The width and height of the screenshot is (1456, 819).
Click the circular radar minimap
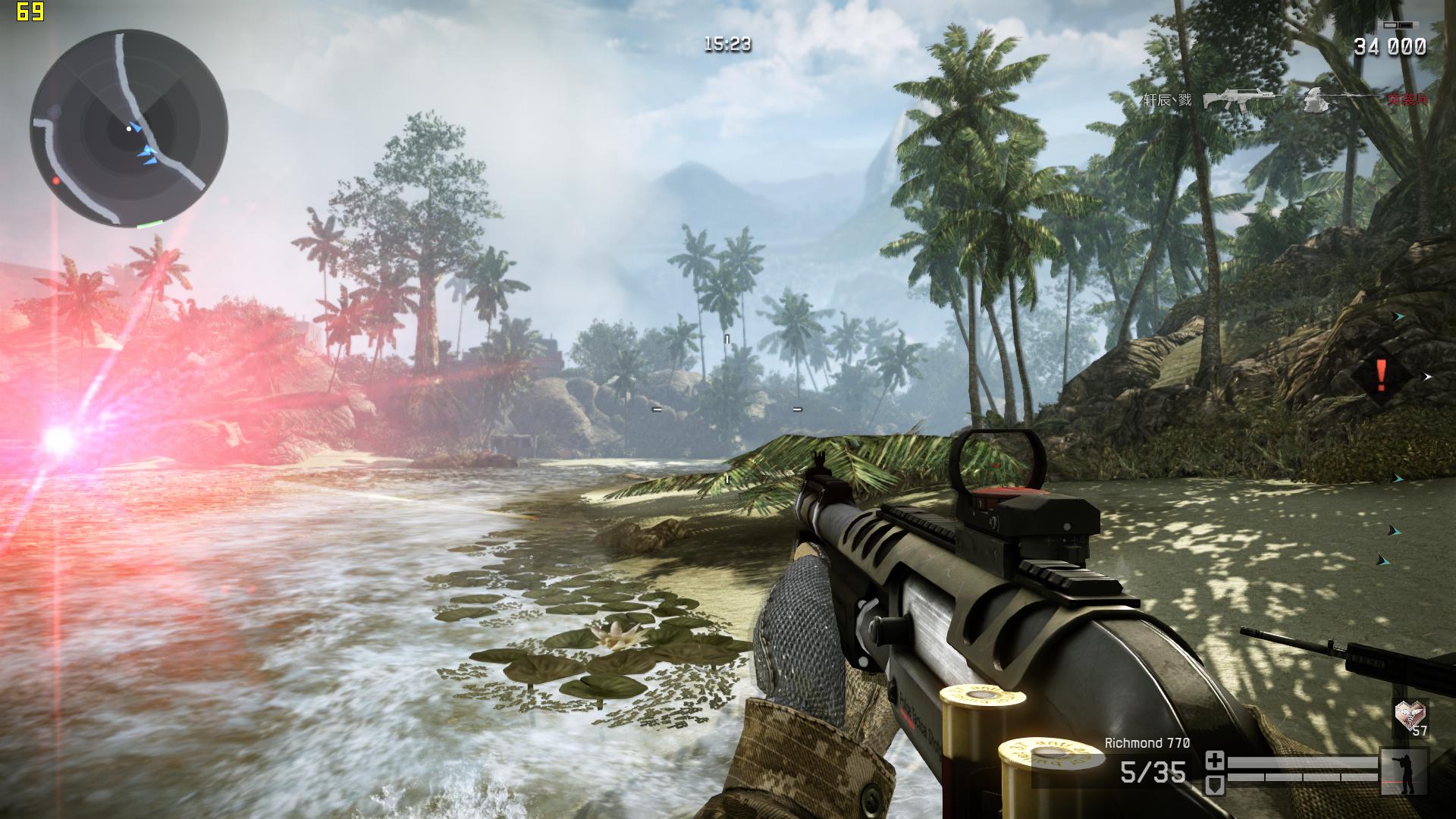129,127
